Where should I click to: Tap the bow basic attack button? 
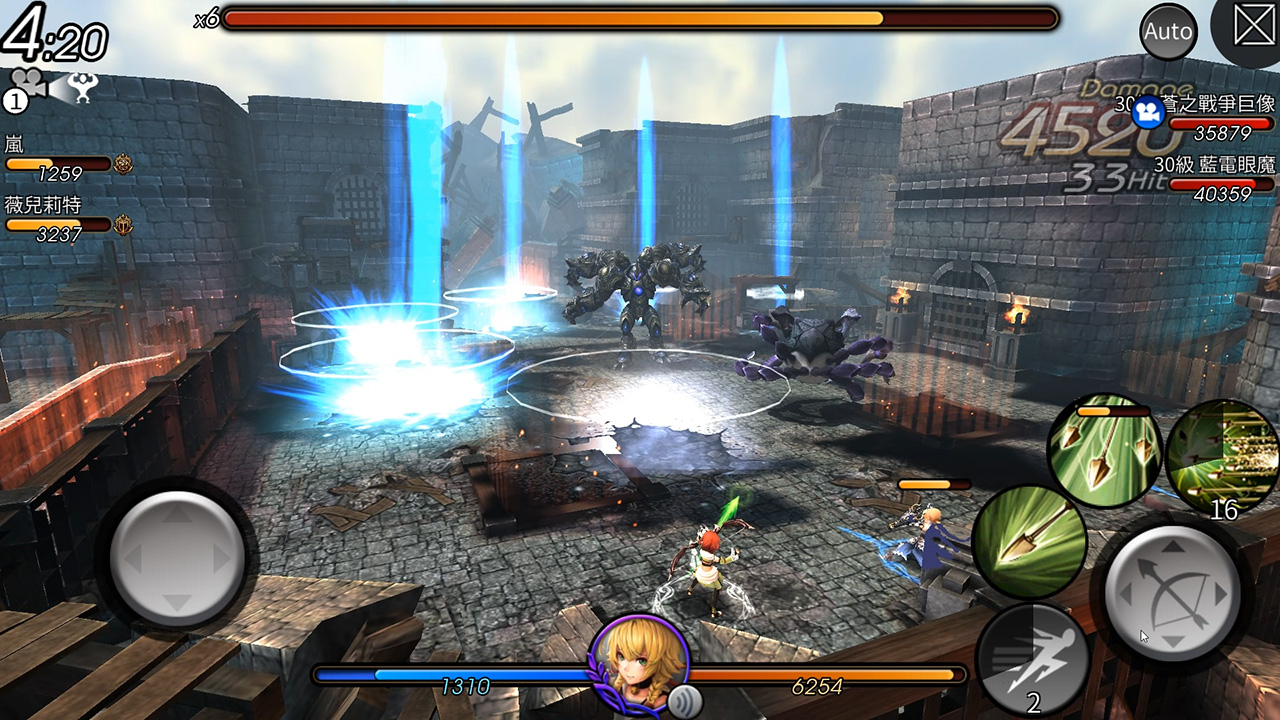point(1172,592)
